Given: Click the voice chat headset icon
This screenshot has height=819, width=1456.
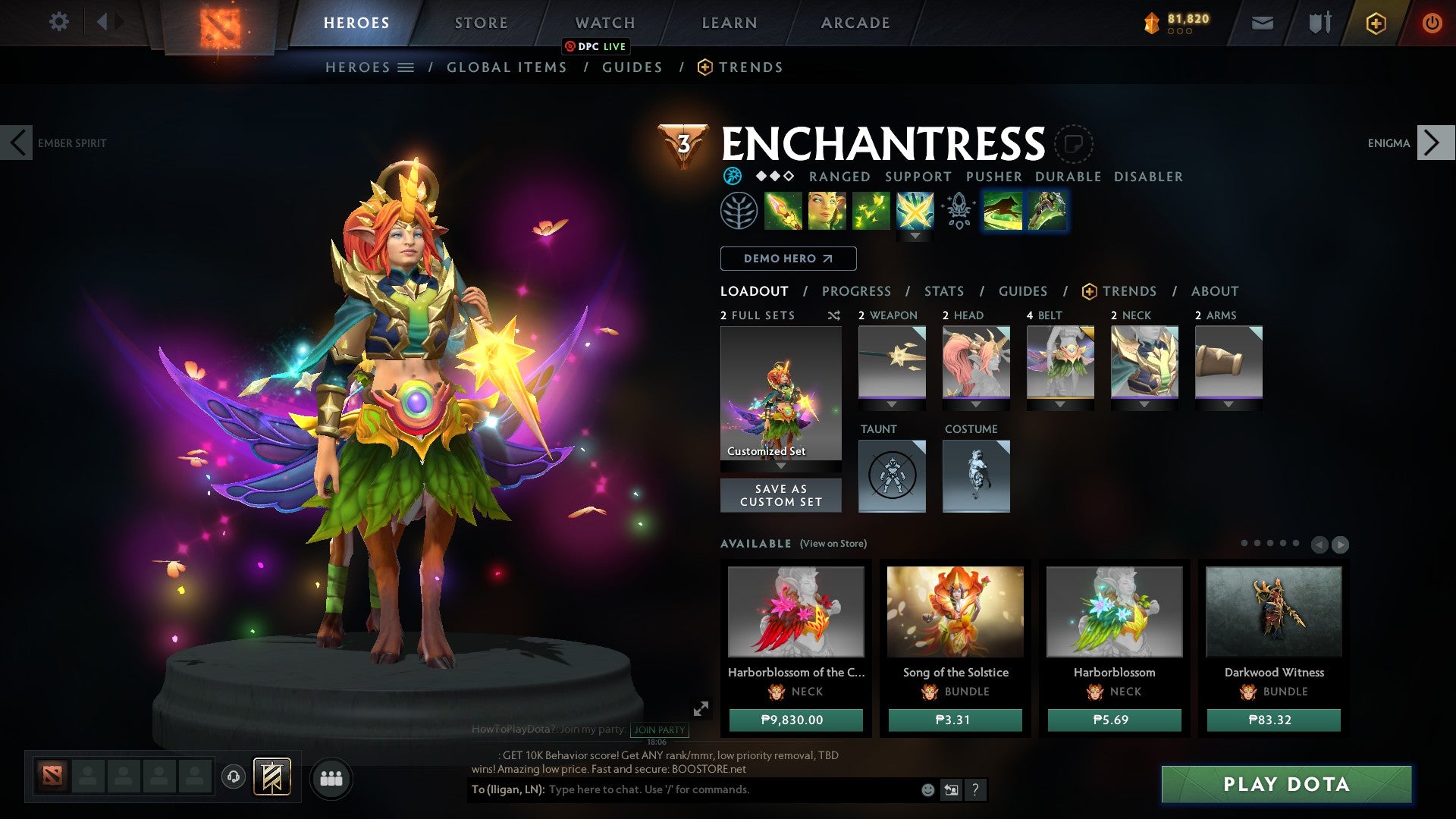Looking at the screenshot, I should 233,778.
